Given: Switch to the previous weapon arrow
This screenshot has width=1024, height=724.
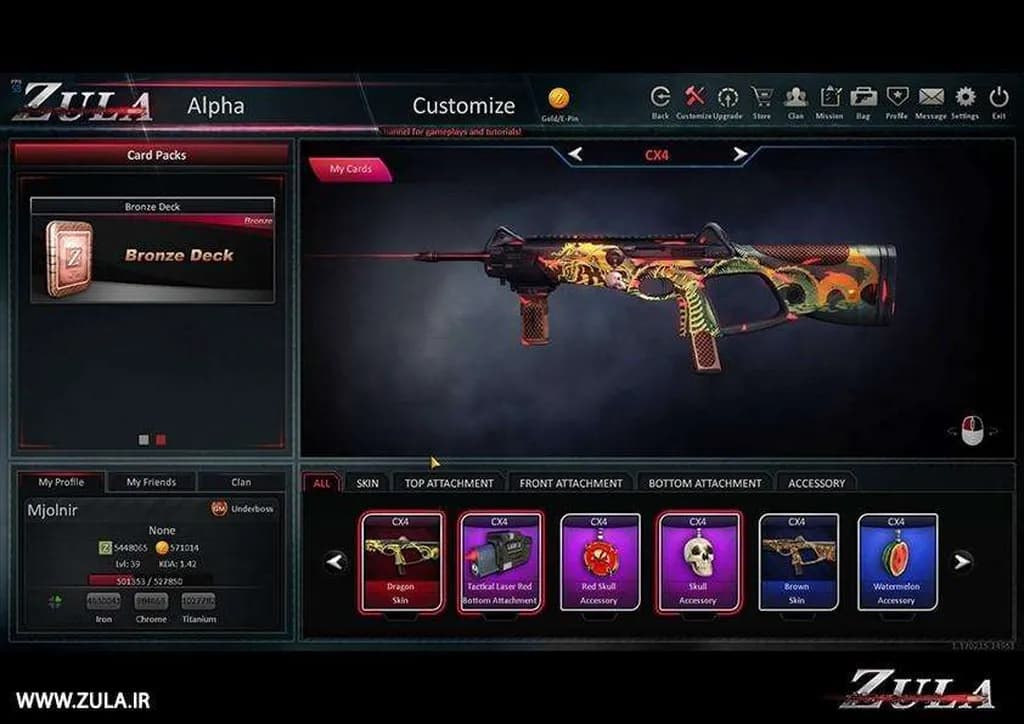Looking at the screenshot, I should pyautogui.click(x=575, y=155).
